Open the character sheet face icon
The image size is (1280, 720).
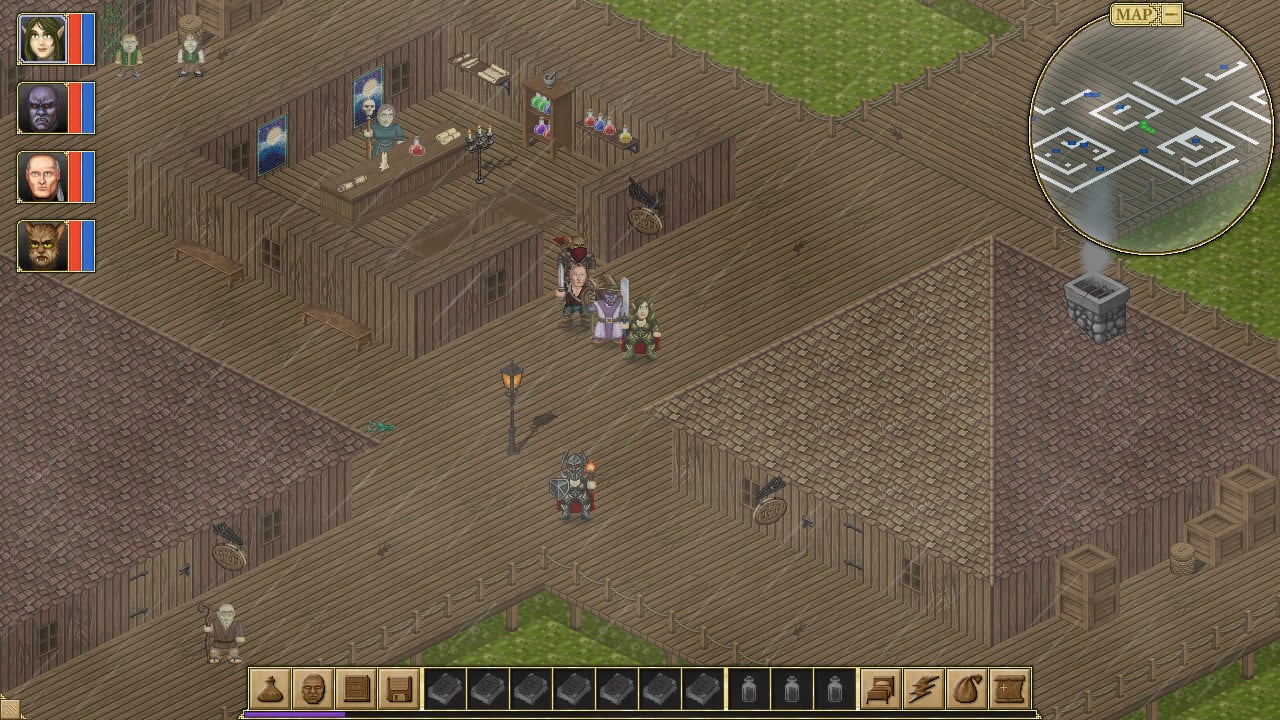pos(313,689)
